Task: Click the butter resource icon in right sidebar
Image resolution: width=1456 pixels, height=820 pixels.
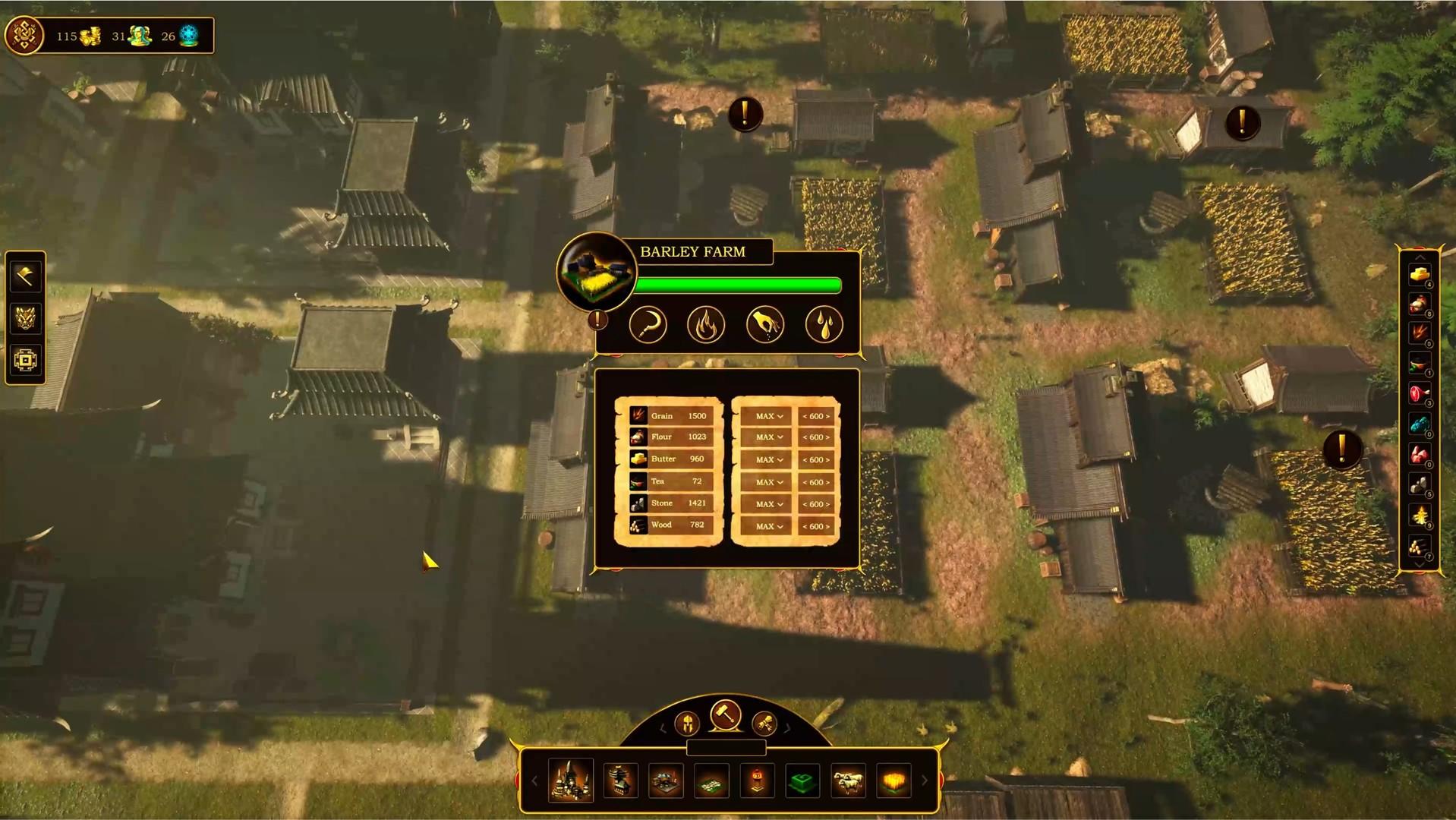Action: [1420, 276]
